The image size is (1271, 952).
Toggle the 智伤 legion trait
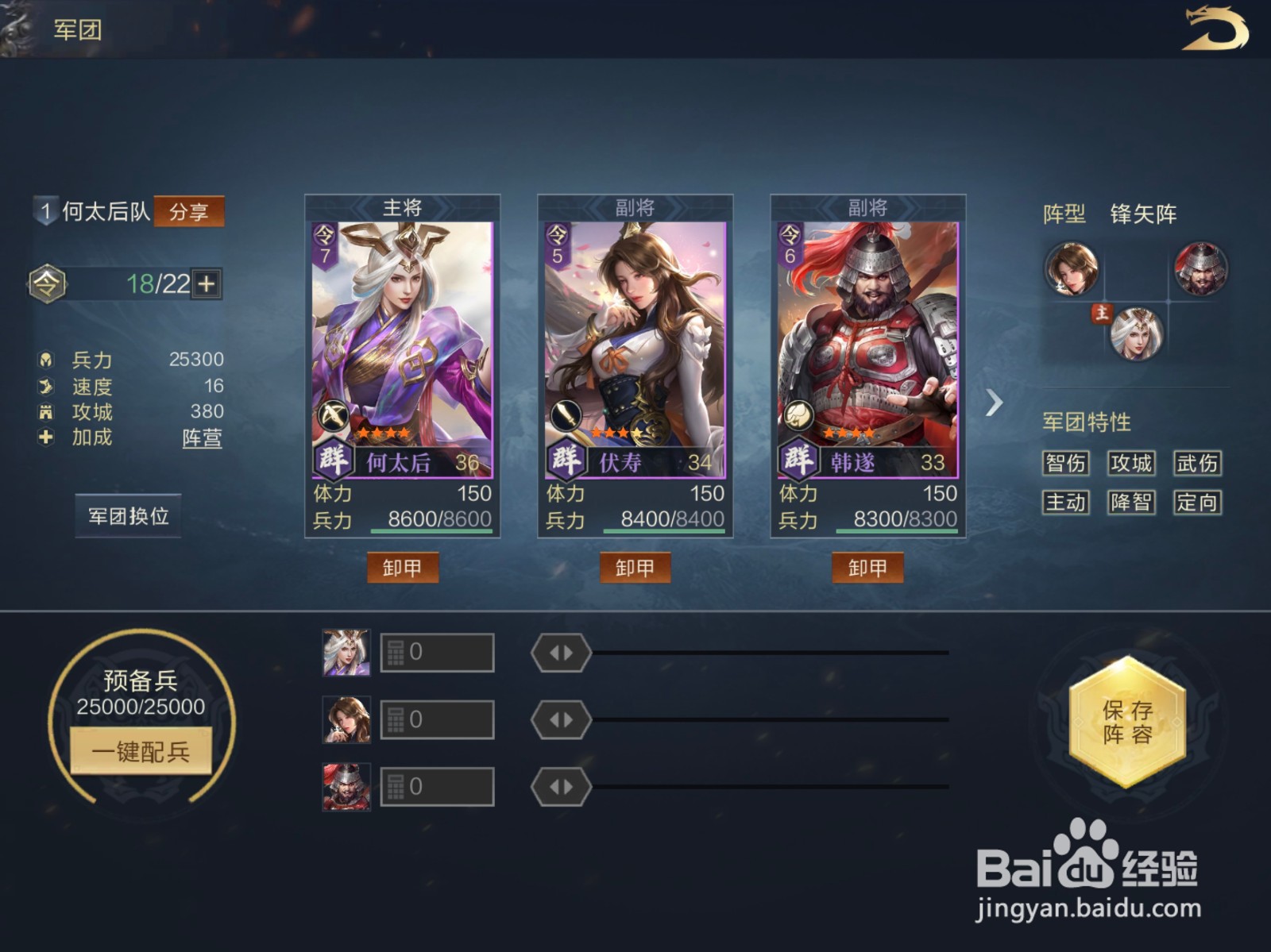(x=1065, y=464)
